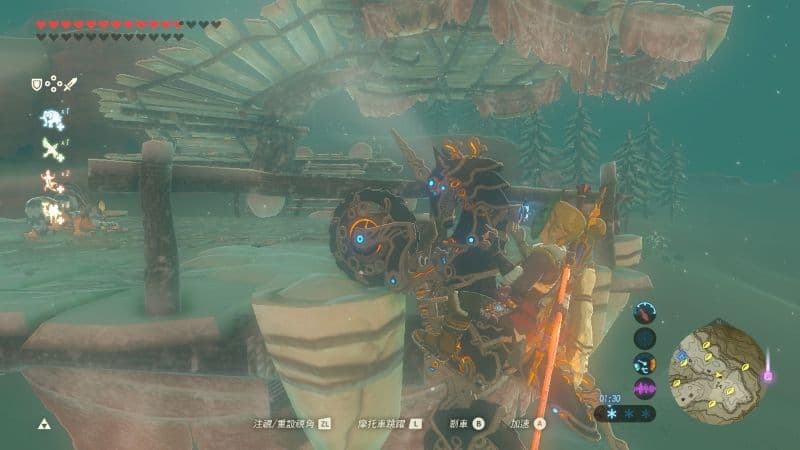Click the pink quest marker beside minimap
The image size is (800, 450).
[768, 376]
